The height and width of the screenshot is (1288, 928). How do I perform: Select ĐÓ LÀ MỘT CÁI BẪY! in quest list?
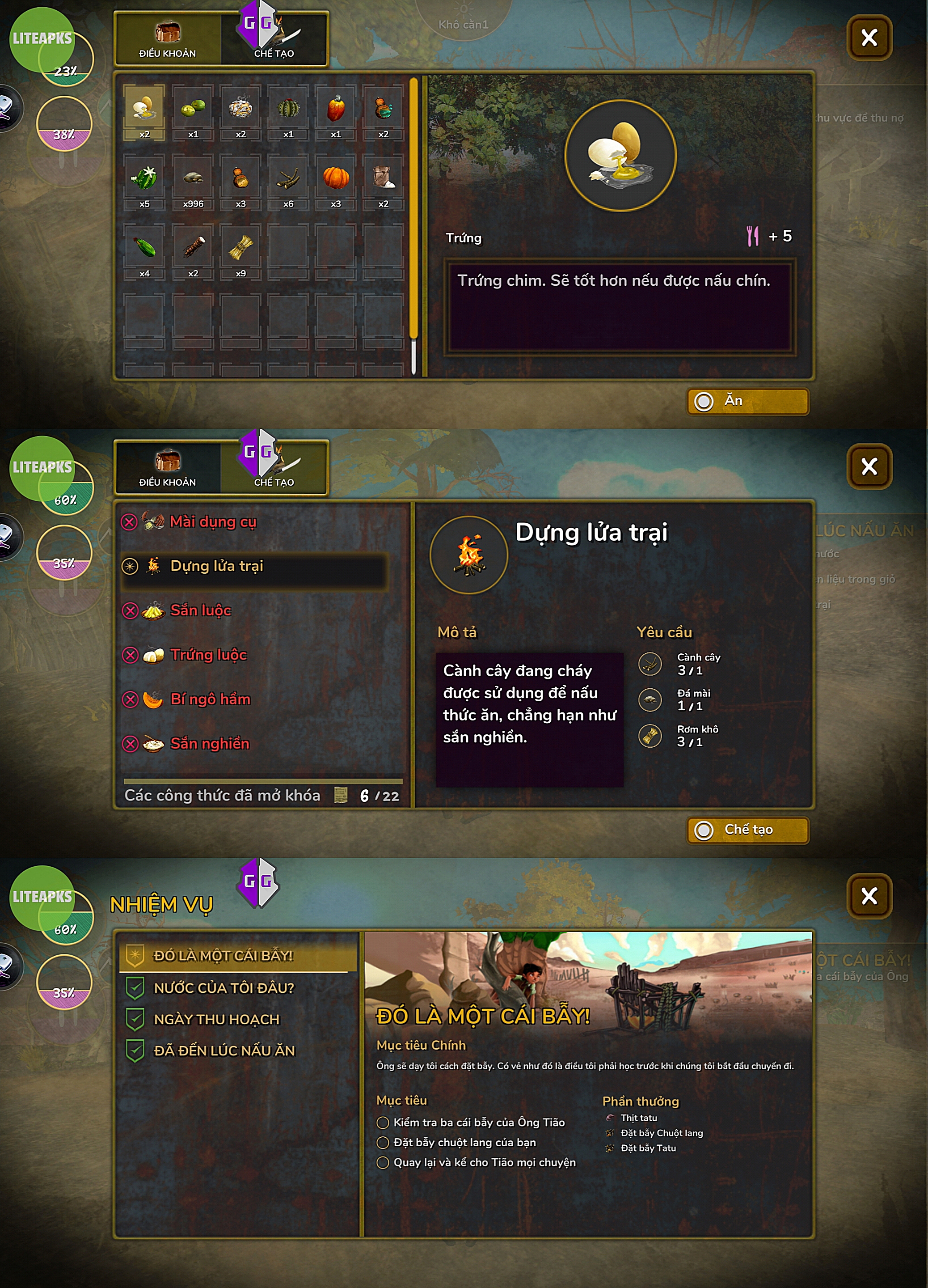223,956
